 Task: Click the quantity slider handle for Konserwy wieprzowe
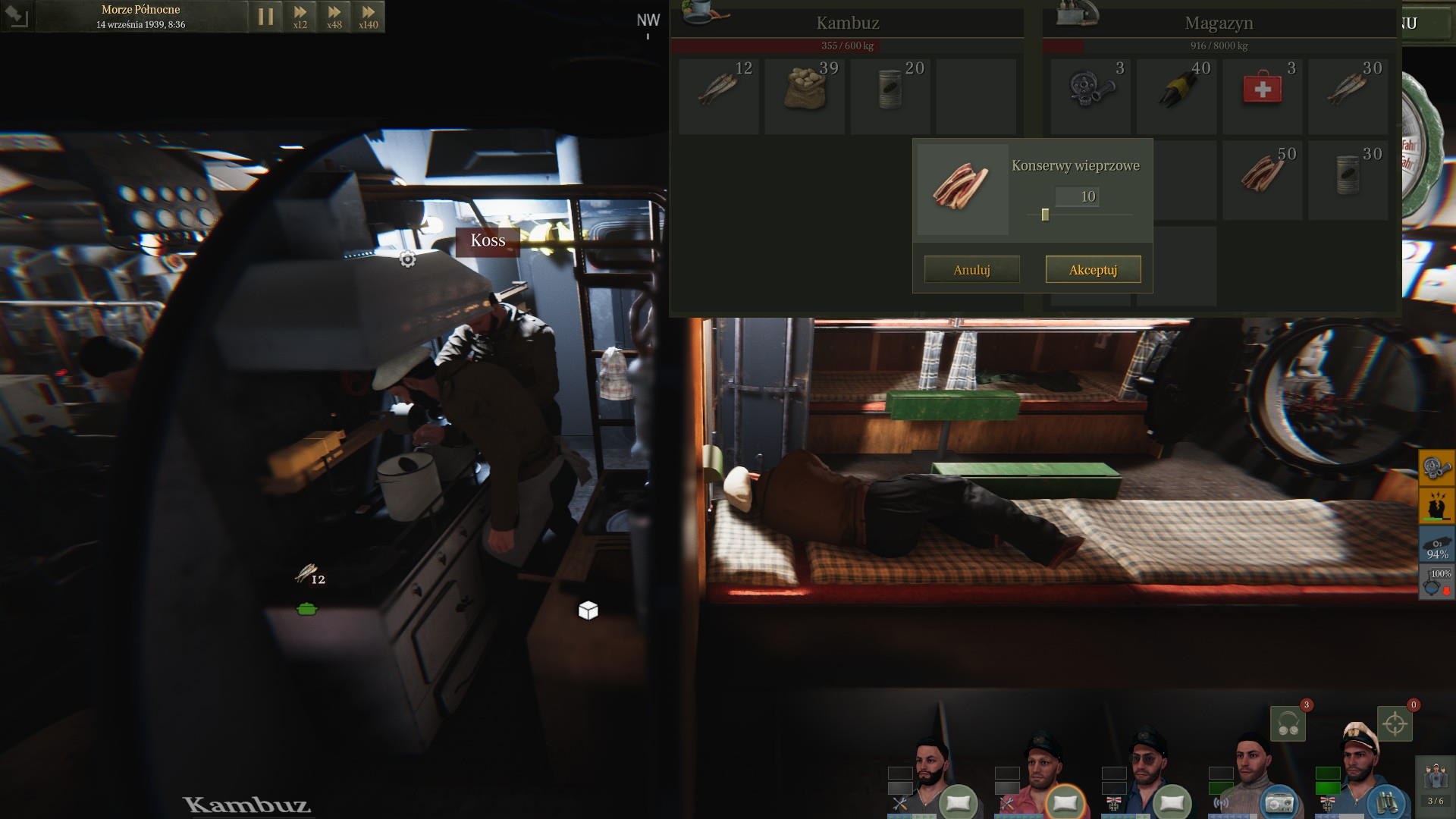point(1045,215)
